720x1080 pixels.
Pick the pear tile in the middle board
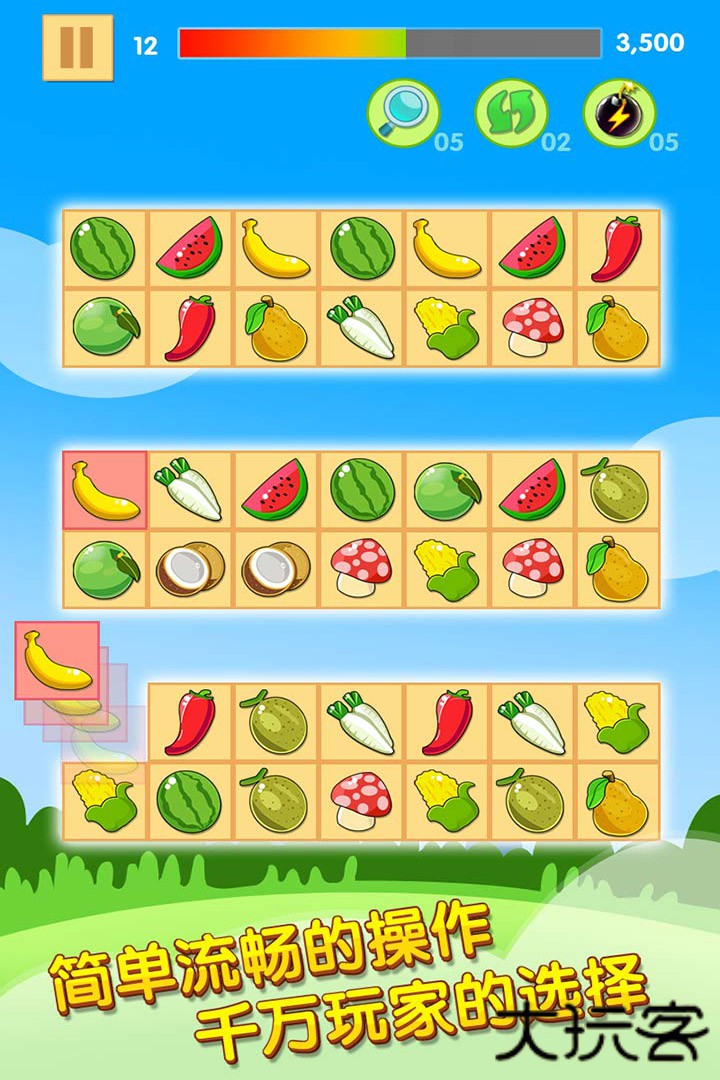[618, 569]
